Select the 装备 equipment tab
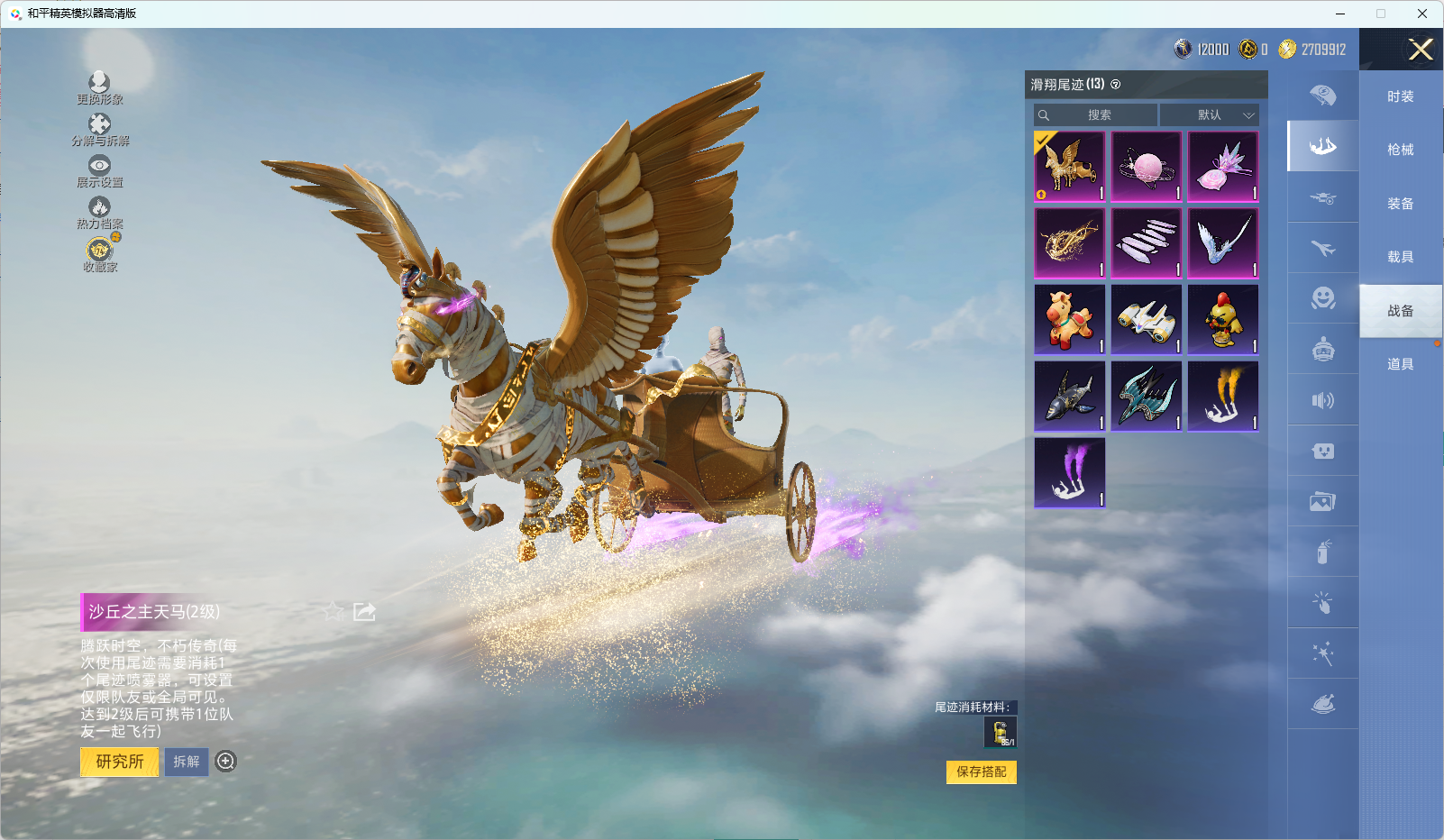 (x=1400, y=204)
